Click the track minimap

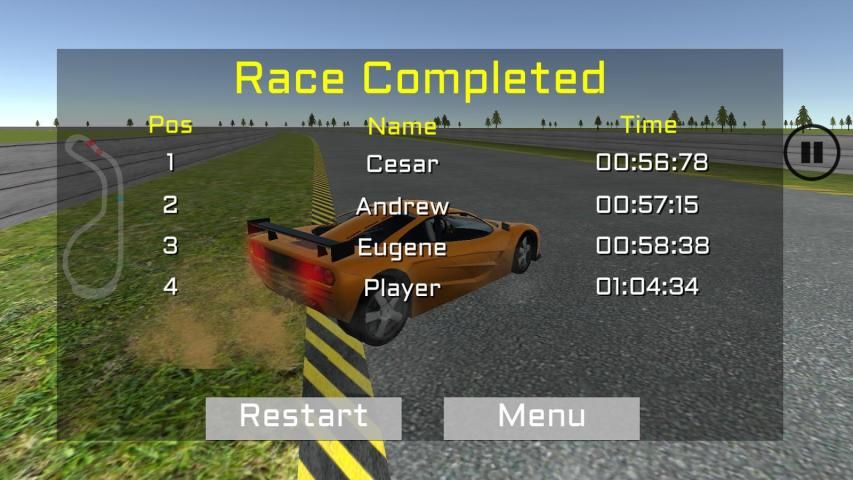click(x=95, y=215)
